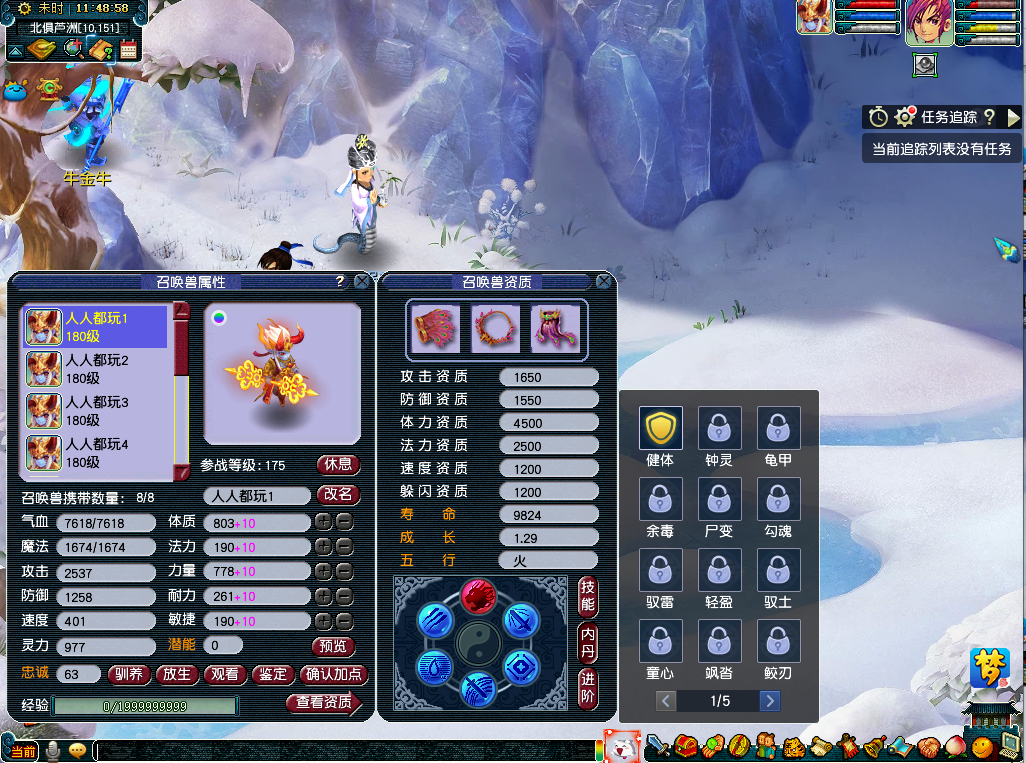
Task: Close the 召唤兽资质 window
Action: coord(604,282)
